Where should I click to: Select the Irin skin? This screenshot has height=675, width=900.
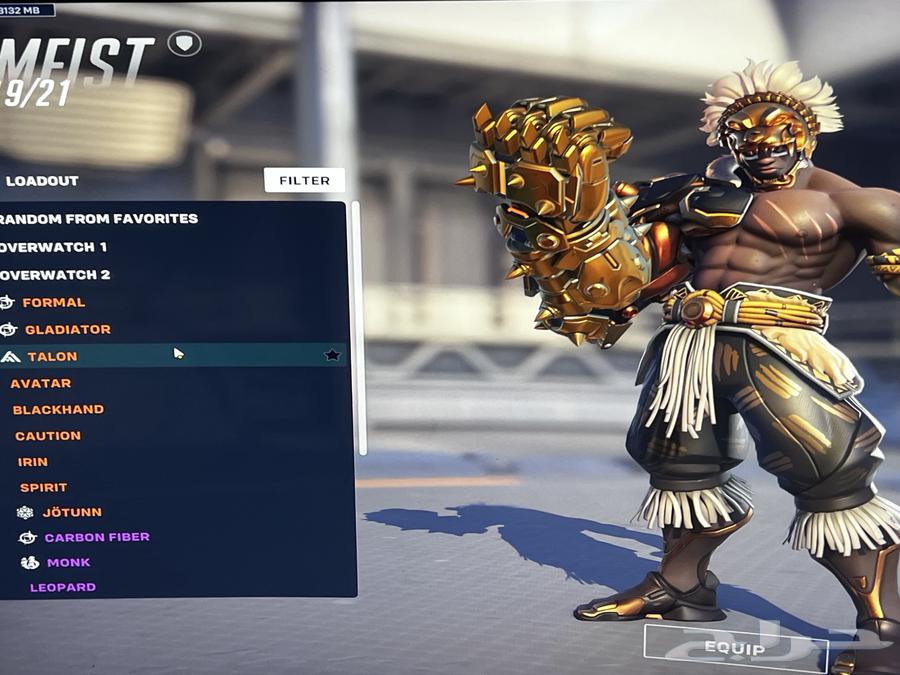pyautogui.click(x=33, y=462)
